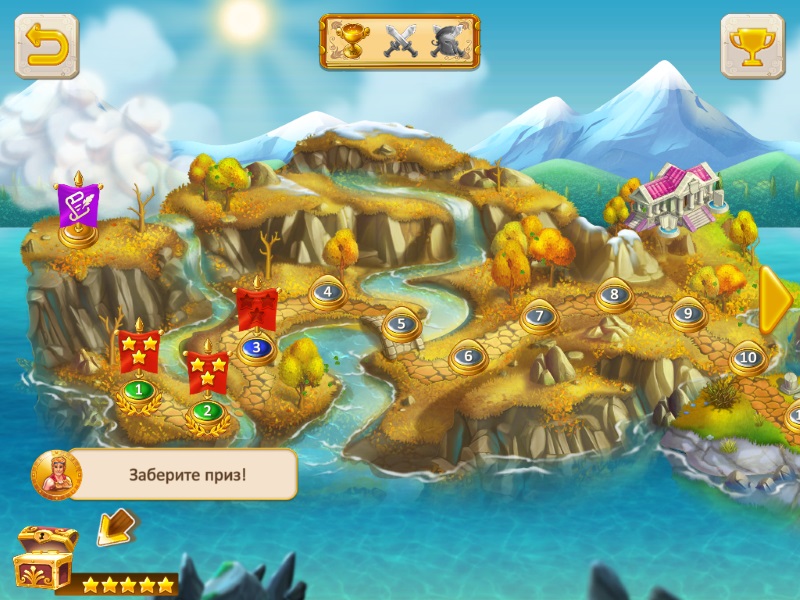Select the golden cup icon in top panel
Image resolution: width=800 pixels, height=600 pixels.
(x=353, y=41)
